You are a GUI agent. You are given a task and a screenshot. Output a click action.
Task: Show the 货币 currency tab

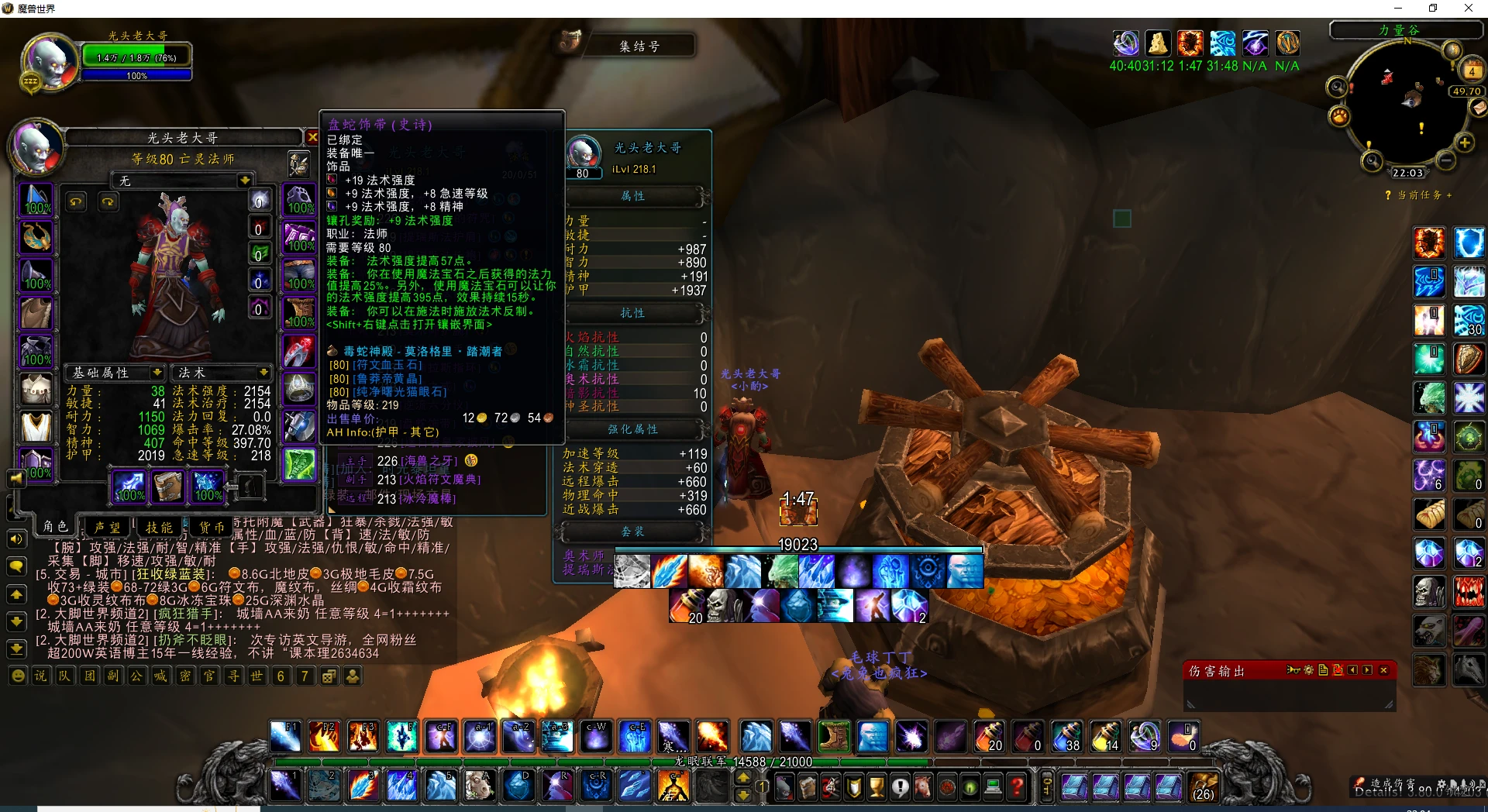point(211,527)
